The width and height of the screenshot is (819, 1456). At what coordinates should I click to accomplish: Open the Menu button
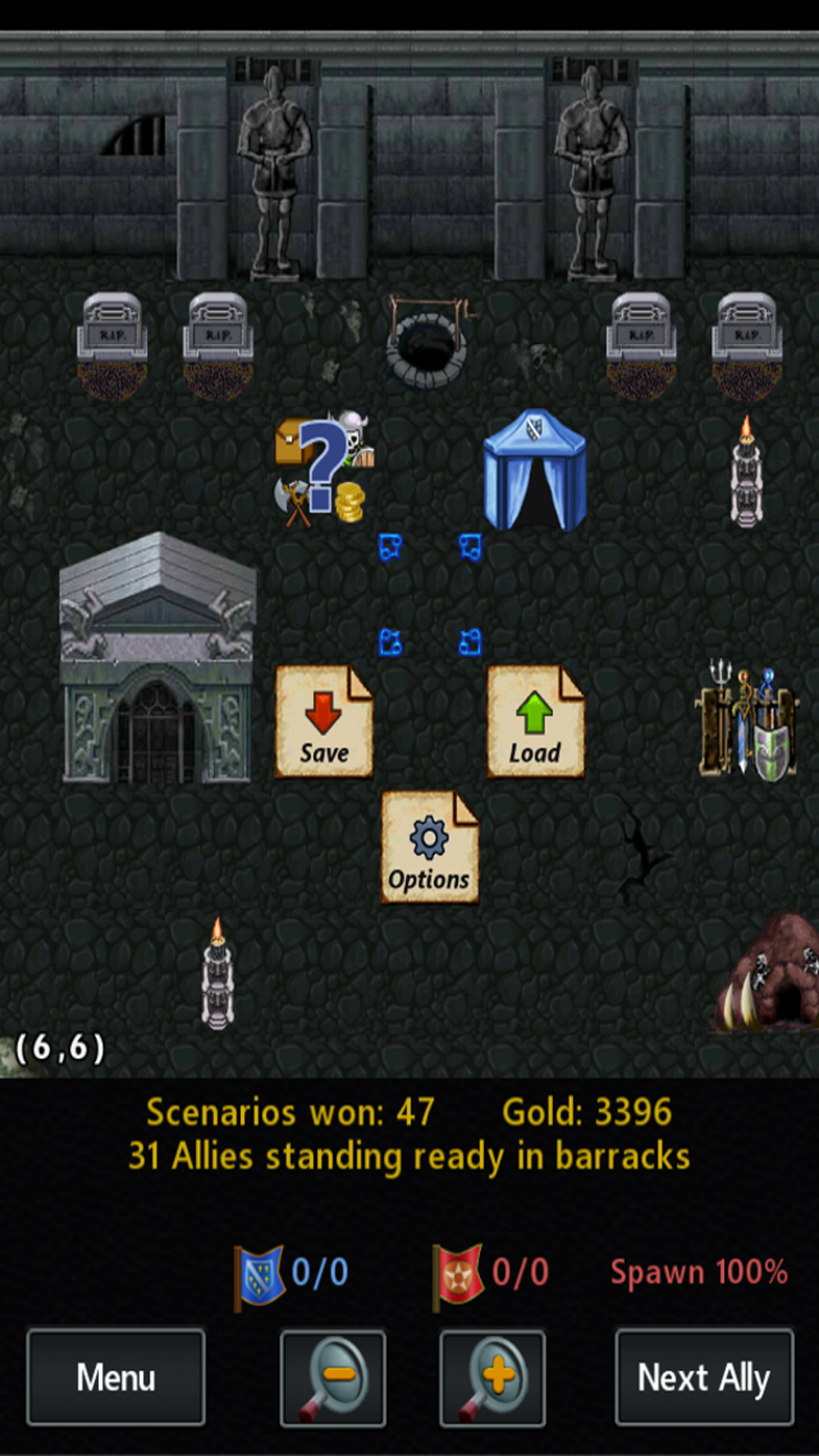click(115, 1377)
